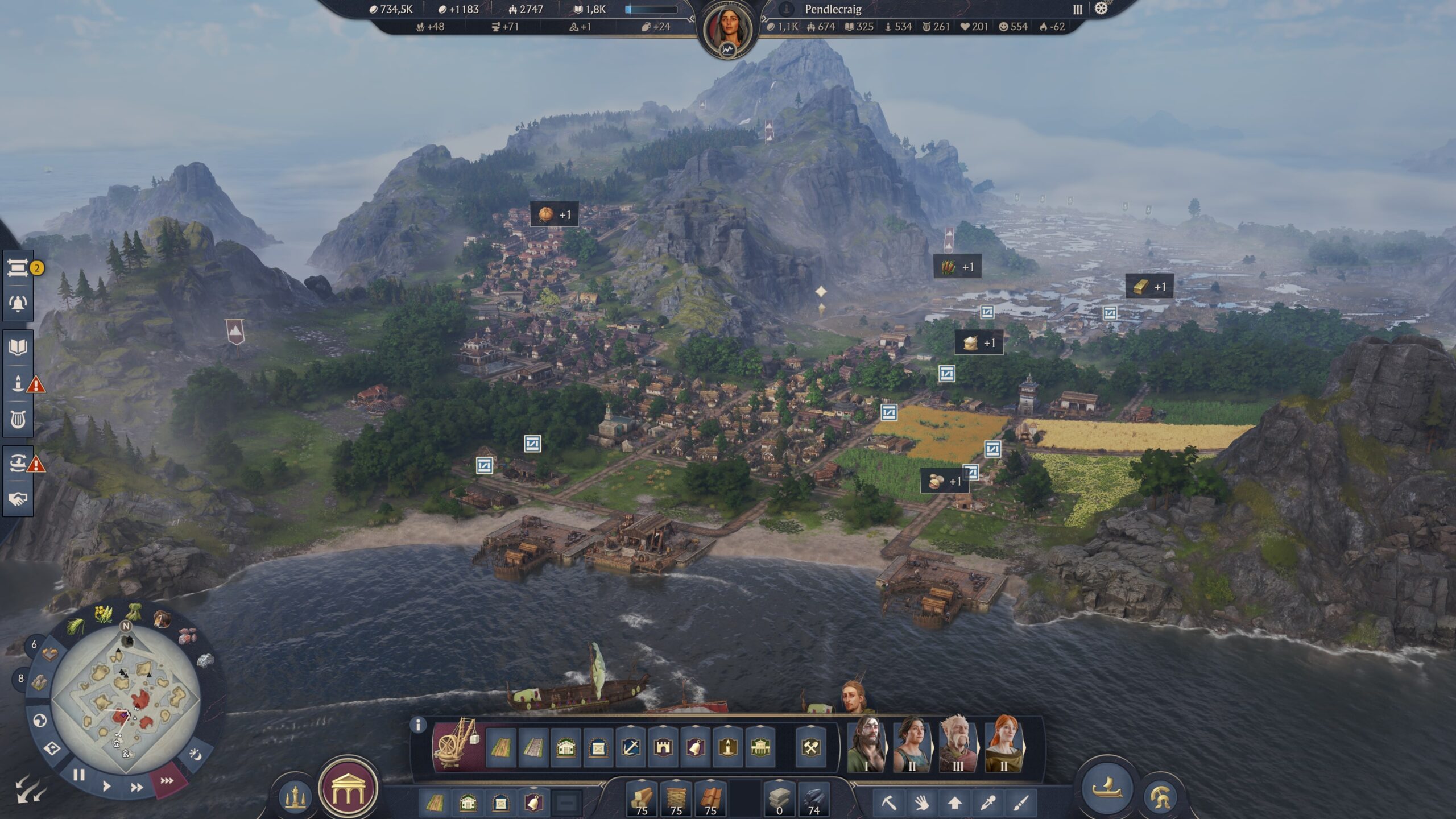Open the open-book knowledge panel
Screen dimensions: 1456x819
click(x=18, y=347)
